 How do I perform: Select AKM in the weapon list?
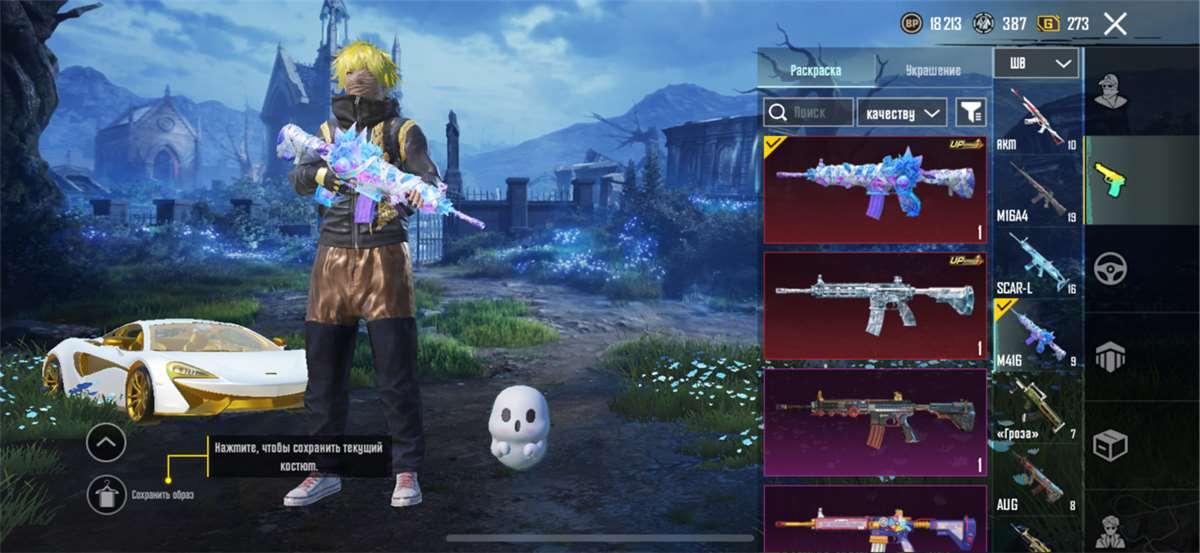point(1036,119)
